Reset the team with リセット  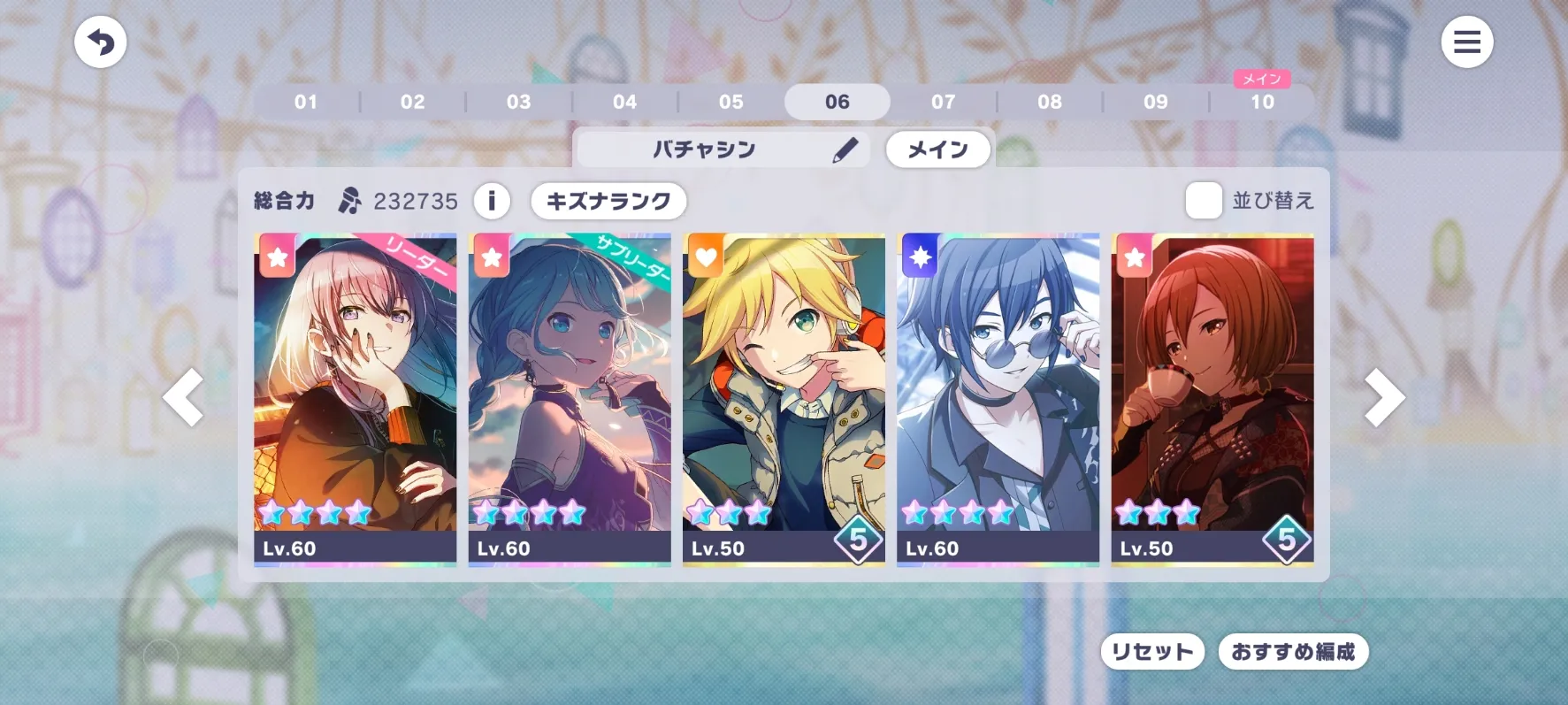tap(1152, 652)
